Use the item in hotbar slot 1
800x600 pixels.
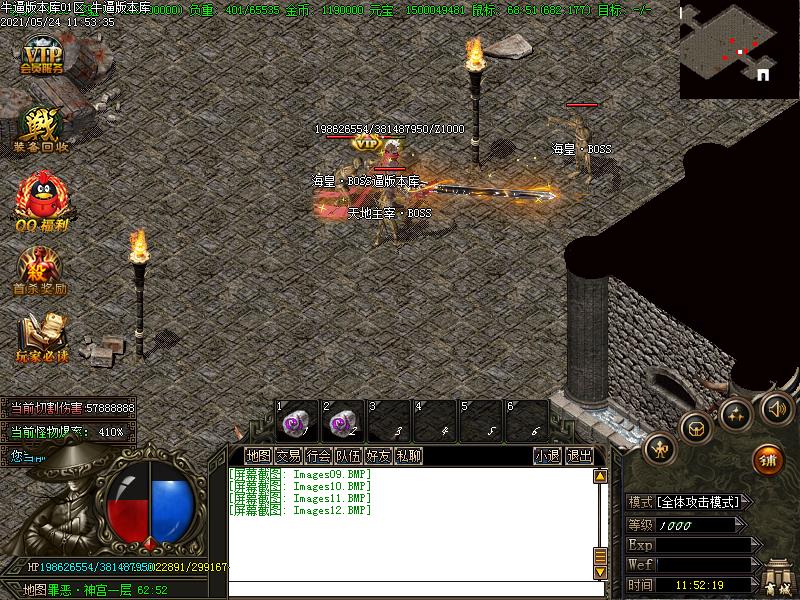coord(296,420)
